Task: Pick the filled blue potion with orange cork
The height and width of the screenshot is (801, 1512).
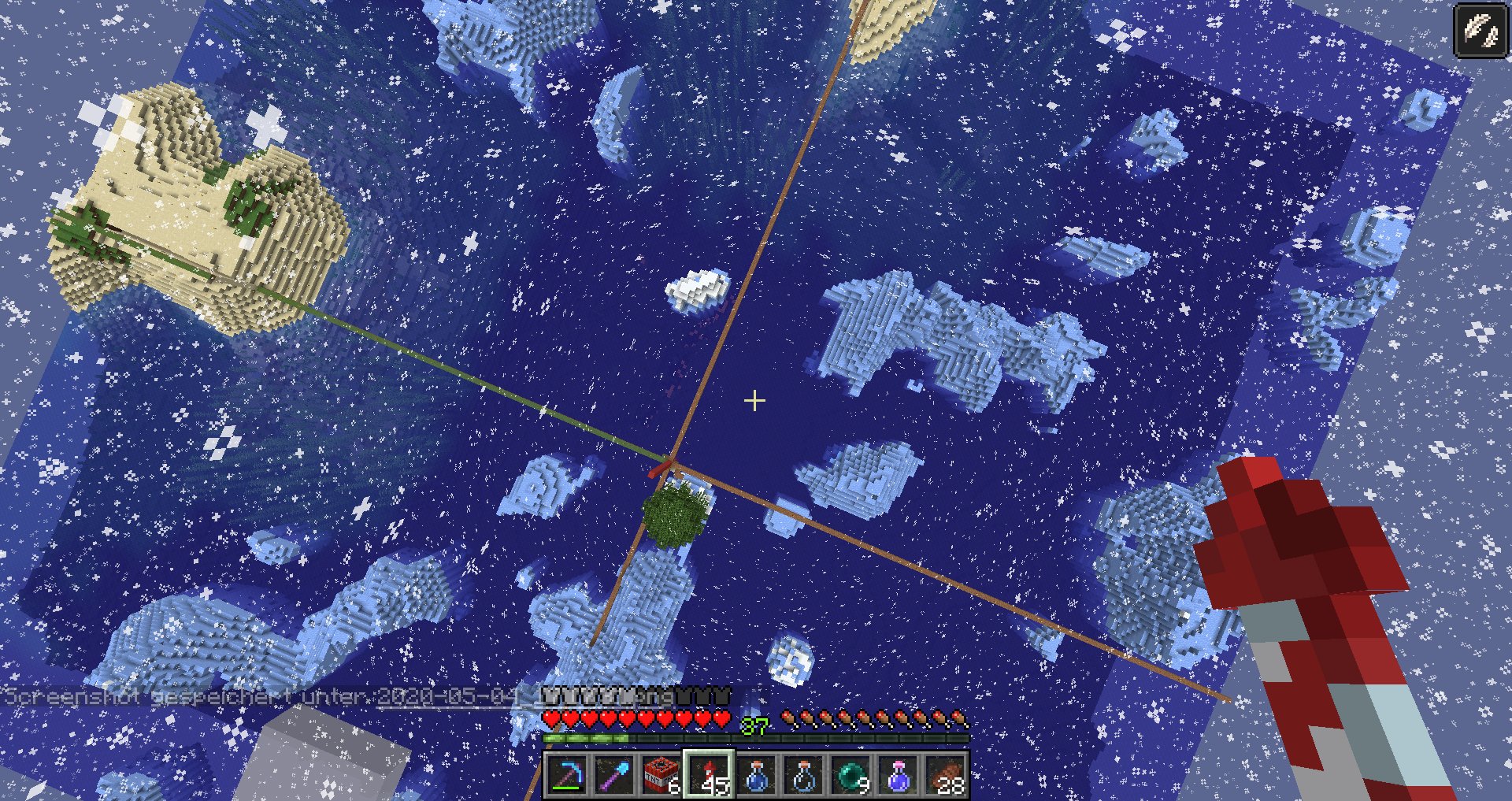Action: click(756, 776)
